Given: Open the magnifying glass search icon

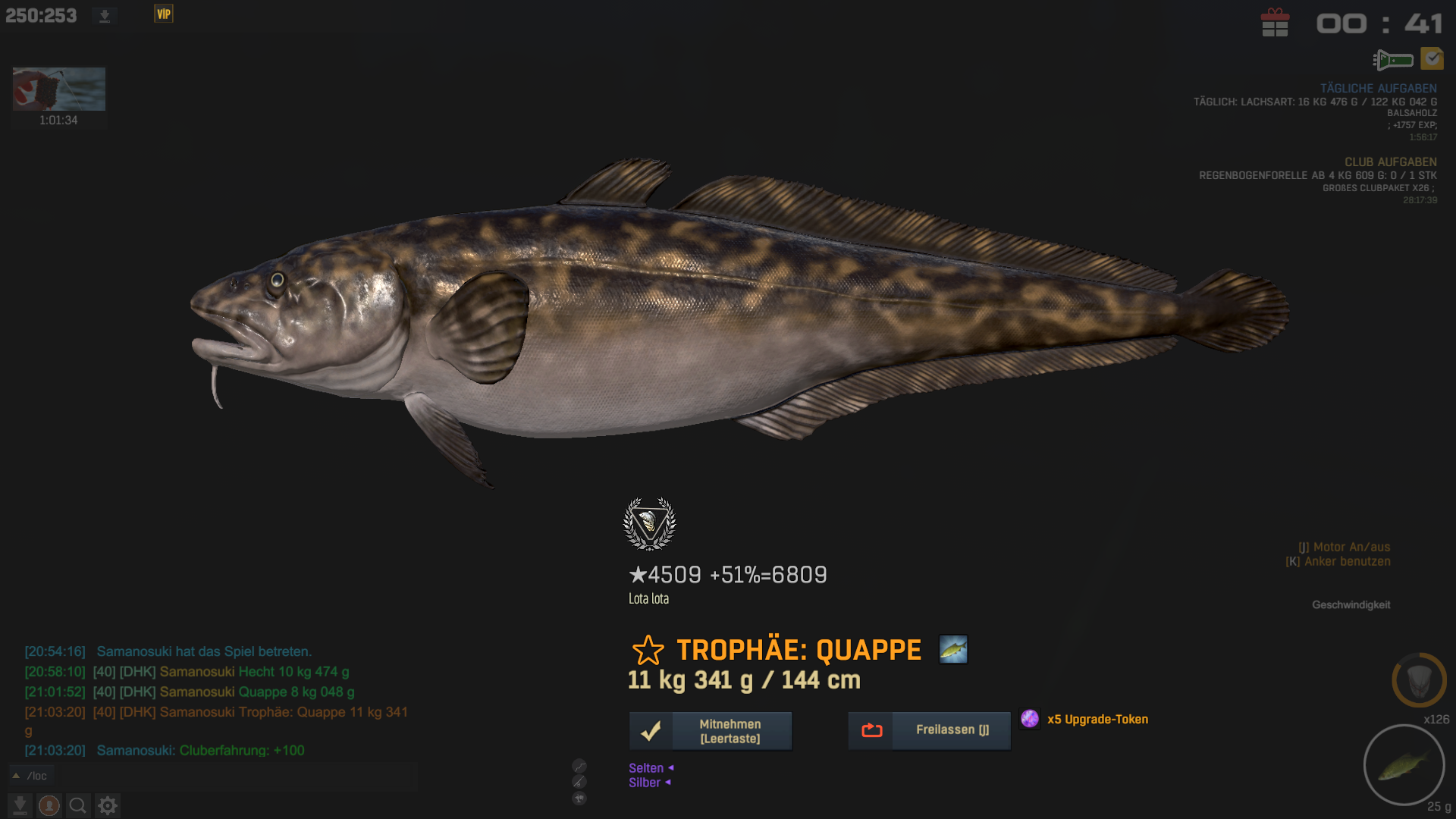Looking at the screenshot, I should tap(77, 805).
